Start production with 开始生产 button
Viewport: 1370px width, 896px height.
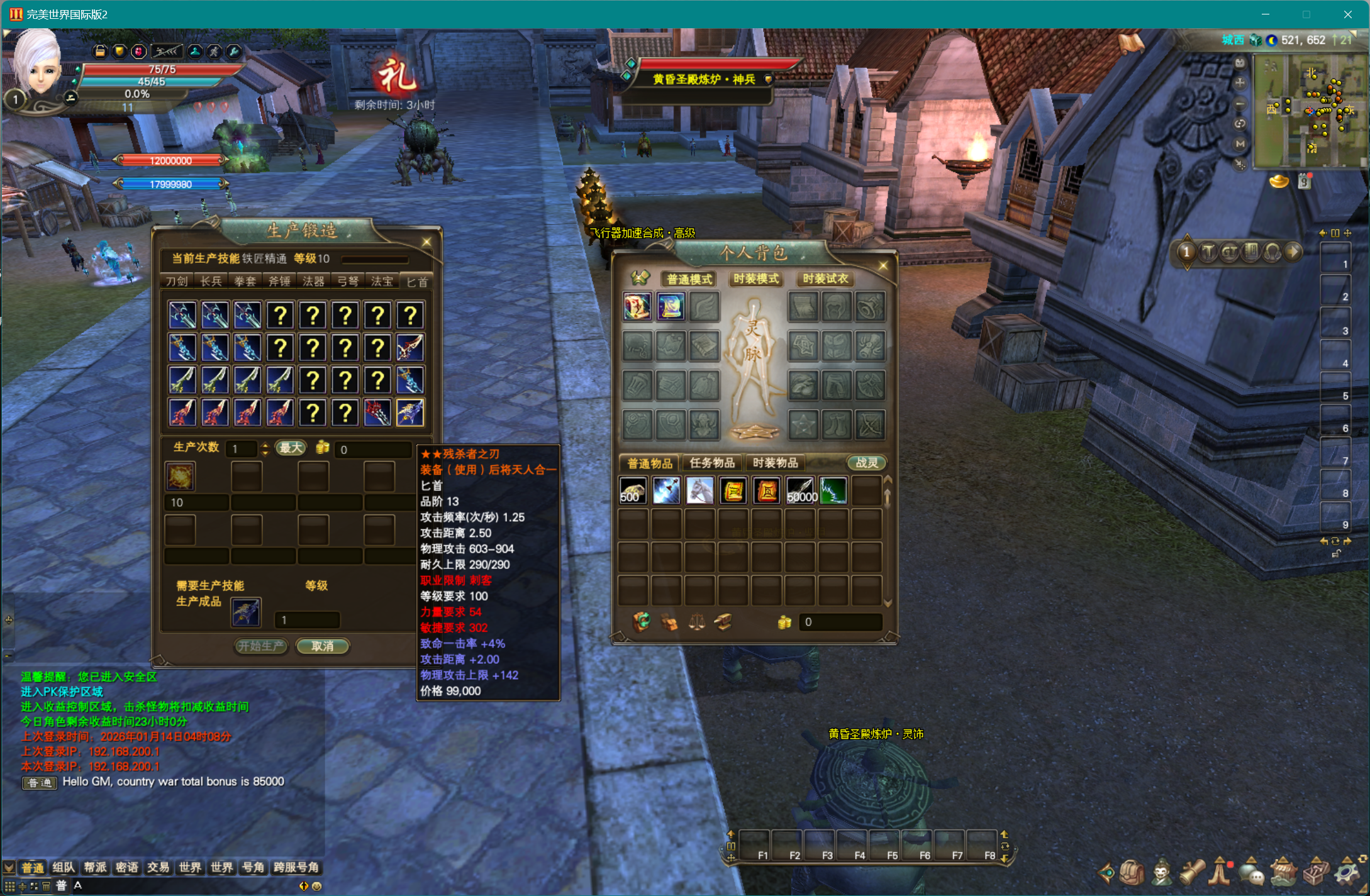tap(261, 646)
